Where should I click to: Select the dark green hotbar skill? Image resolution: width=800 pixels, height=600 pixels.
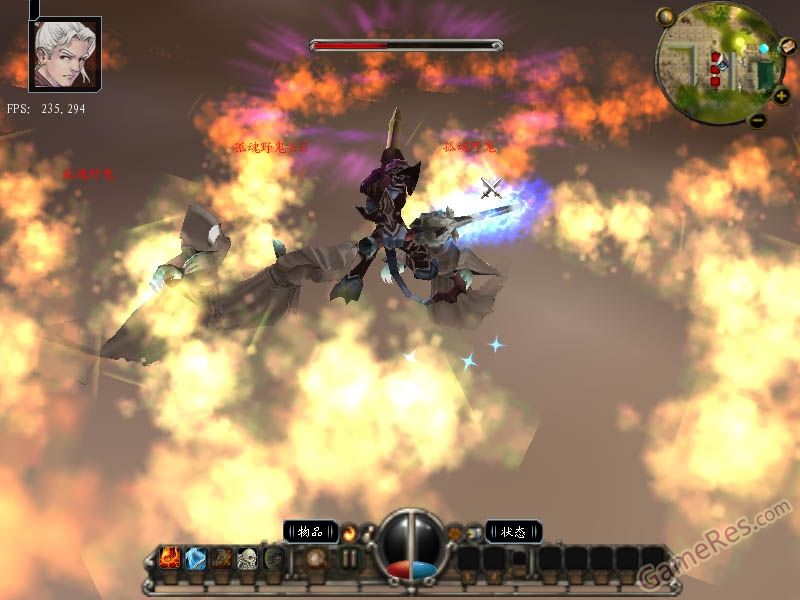(273, 558)
